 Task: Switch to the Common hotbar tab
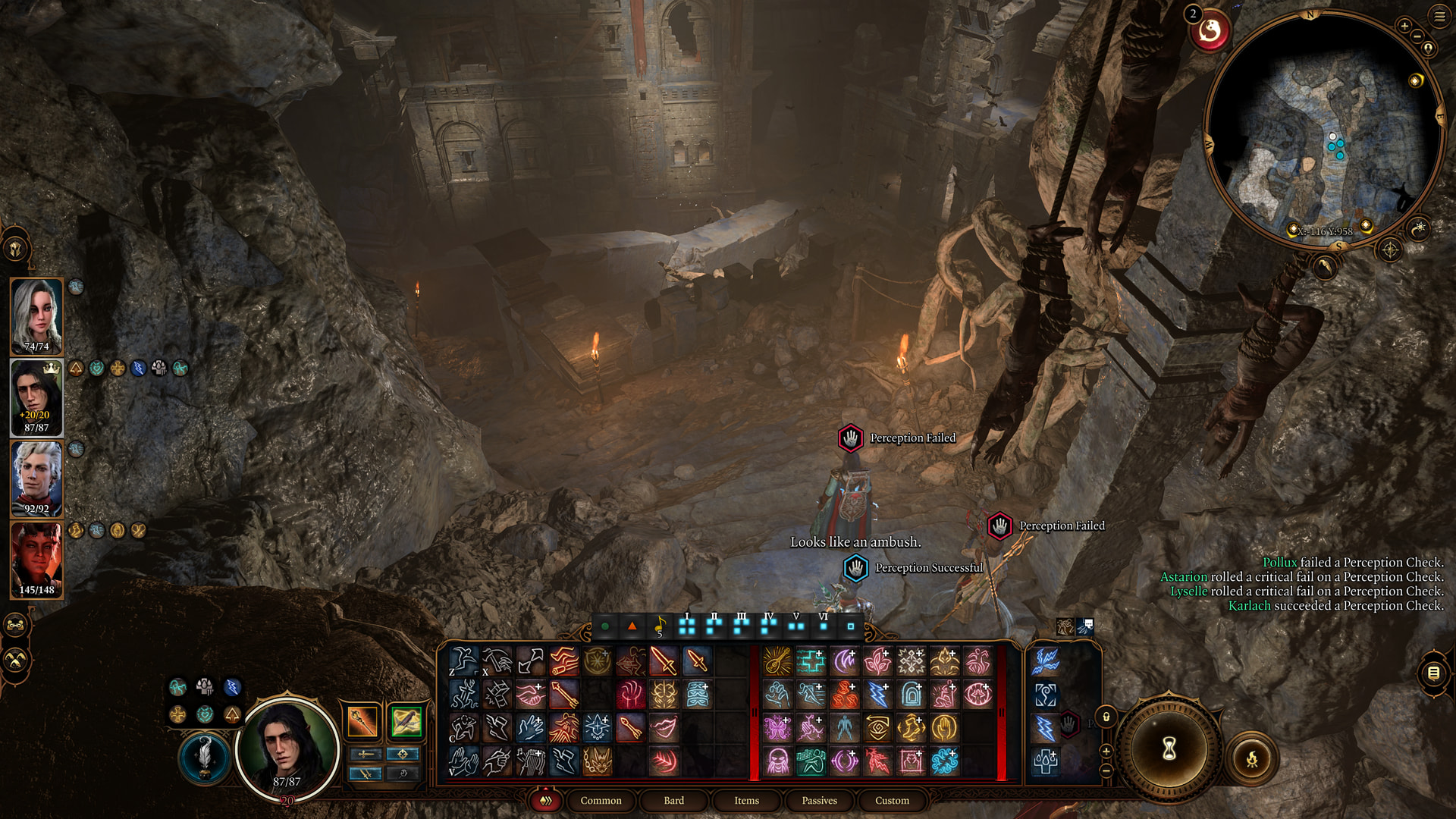click(x=601, y=801)
